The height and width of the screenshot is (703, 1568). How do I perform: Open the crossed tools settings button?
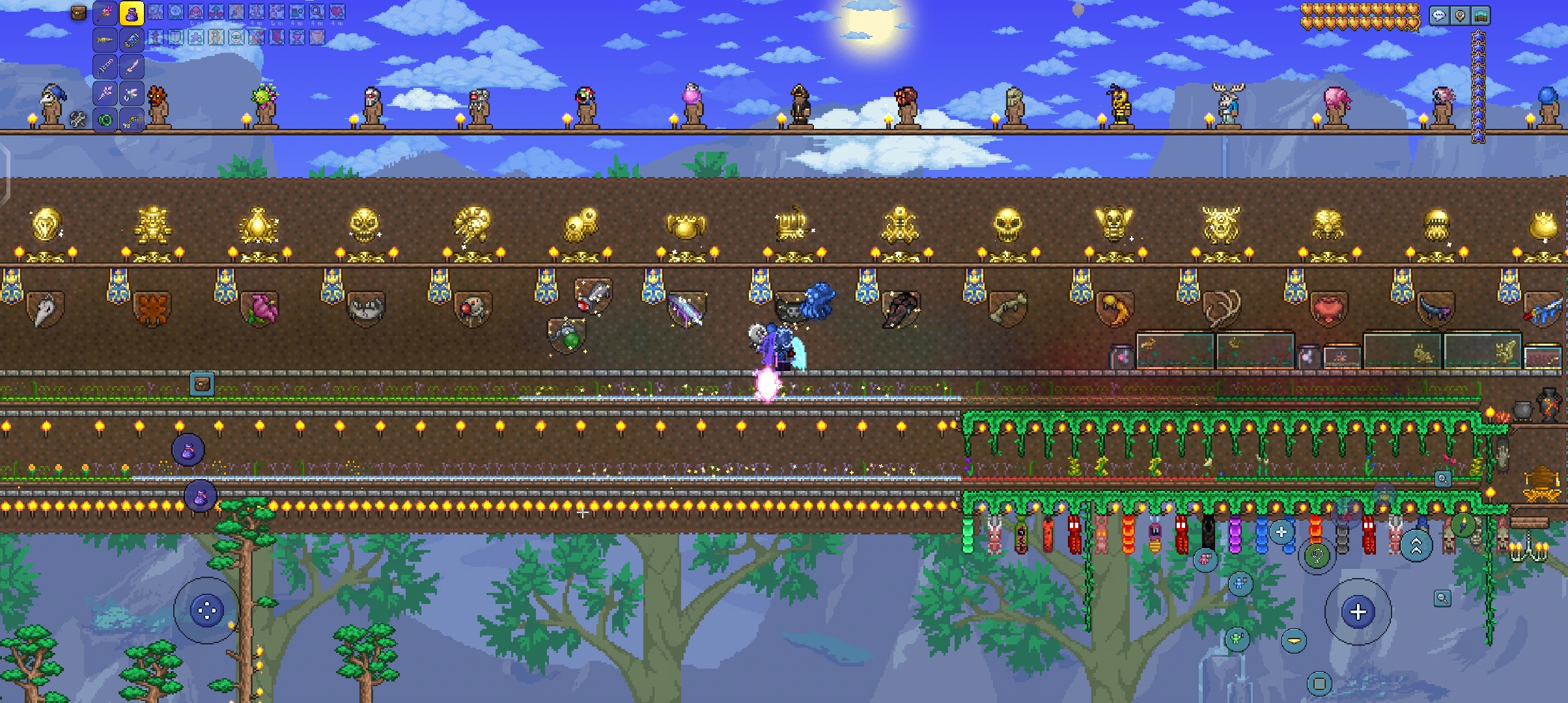[78, 119]
